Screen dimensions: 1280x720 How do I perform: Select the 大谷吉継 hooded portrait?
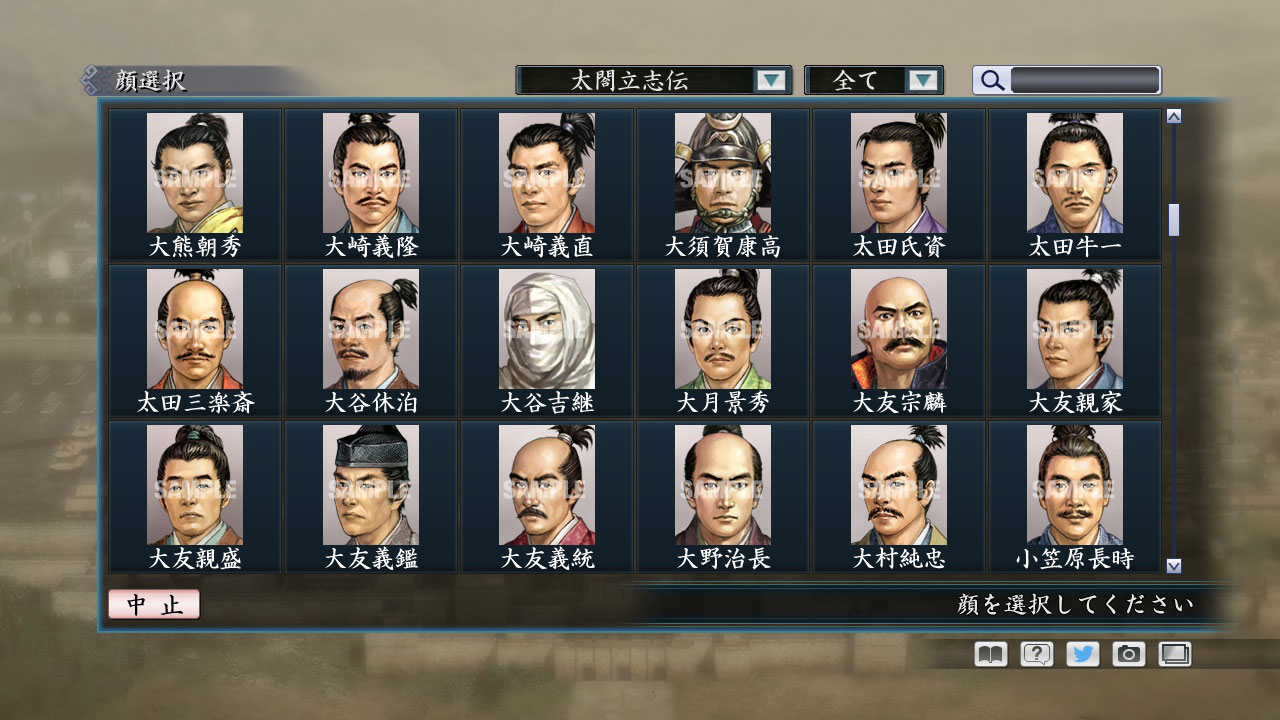click(x=545, y=330)
